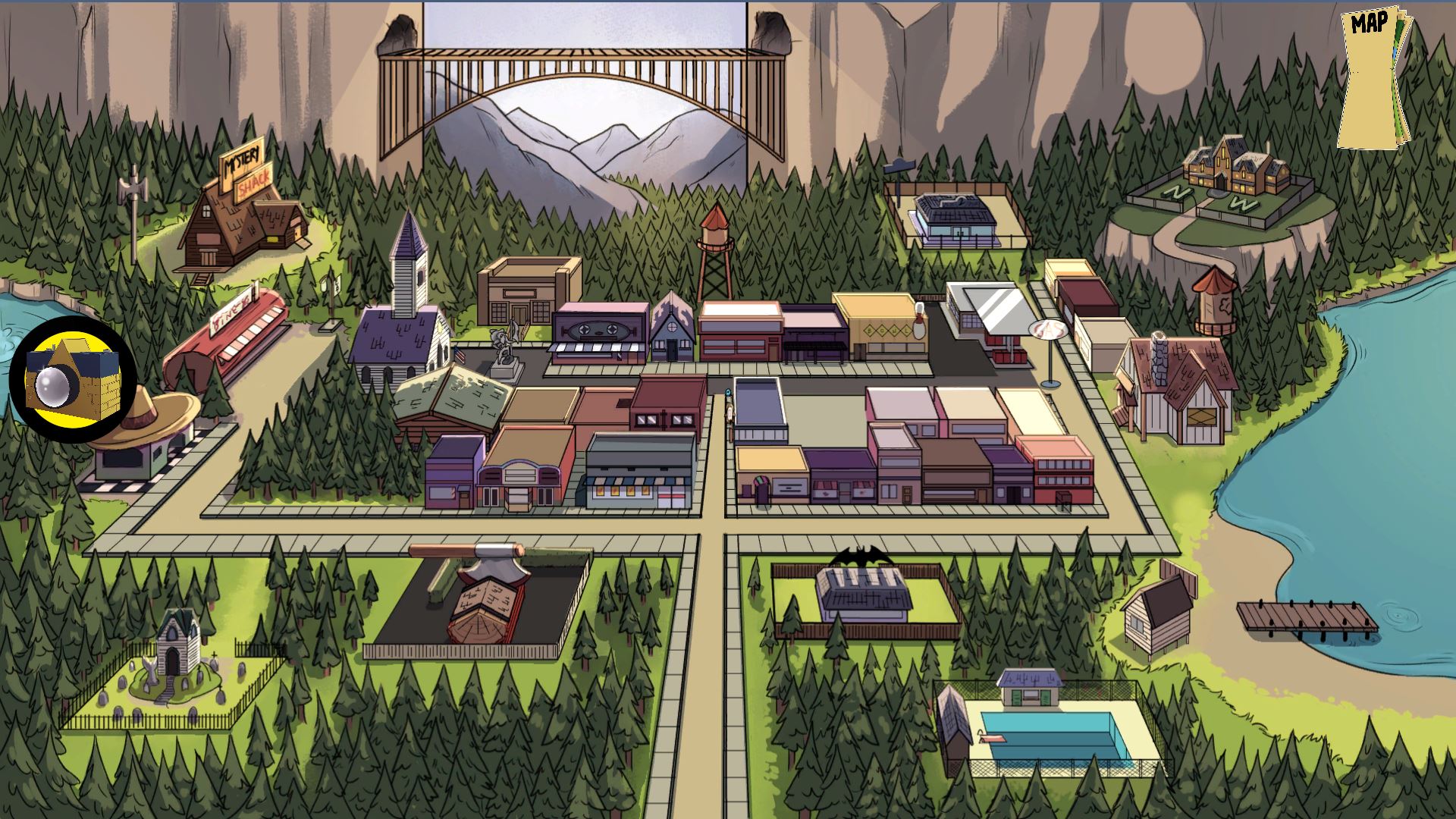This screenshot has width=1456, height=819.
Task: Select the building with the giant axe
Action: [x=485, y=599]
